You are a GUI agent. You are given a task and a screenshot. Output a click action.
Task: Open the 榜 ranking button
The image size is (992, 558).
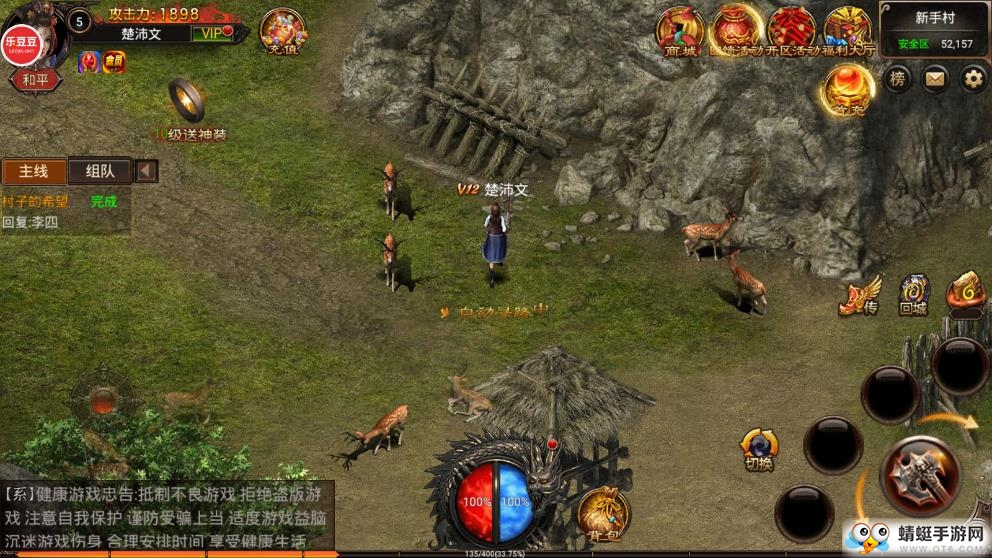pos(898,79)
